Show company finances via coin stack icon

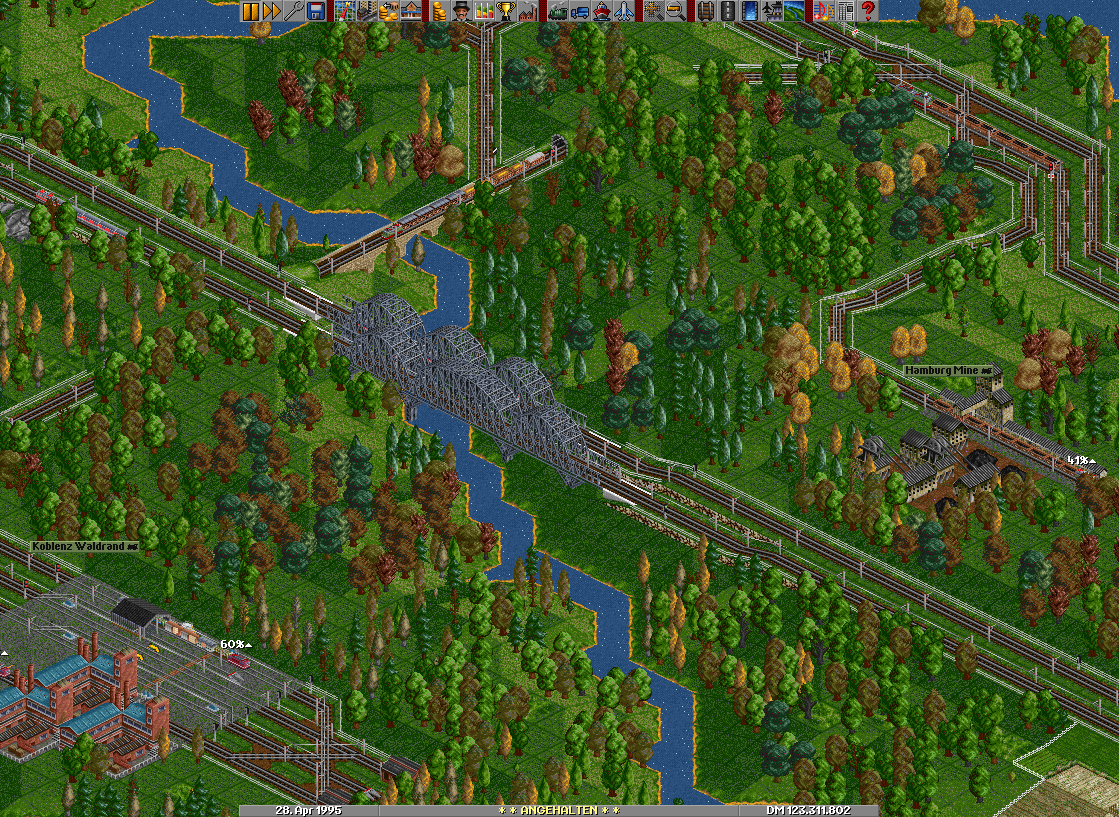tap(438, 11)
